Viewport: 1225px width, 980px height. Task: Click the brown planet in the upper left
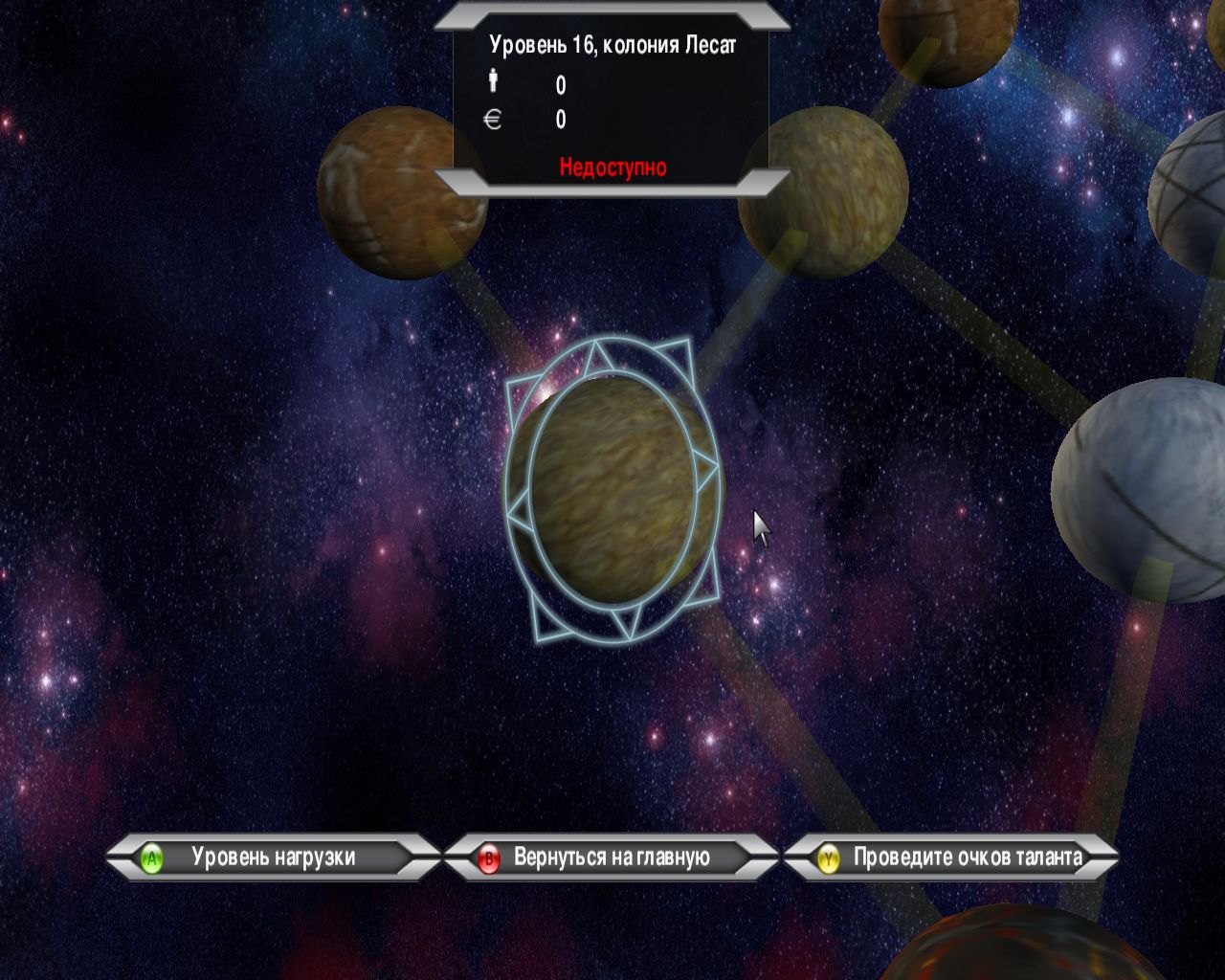pyautogui.click(x=402, y=196)
